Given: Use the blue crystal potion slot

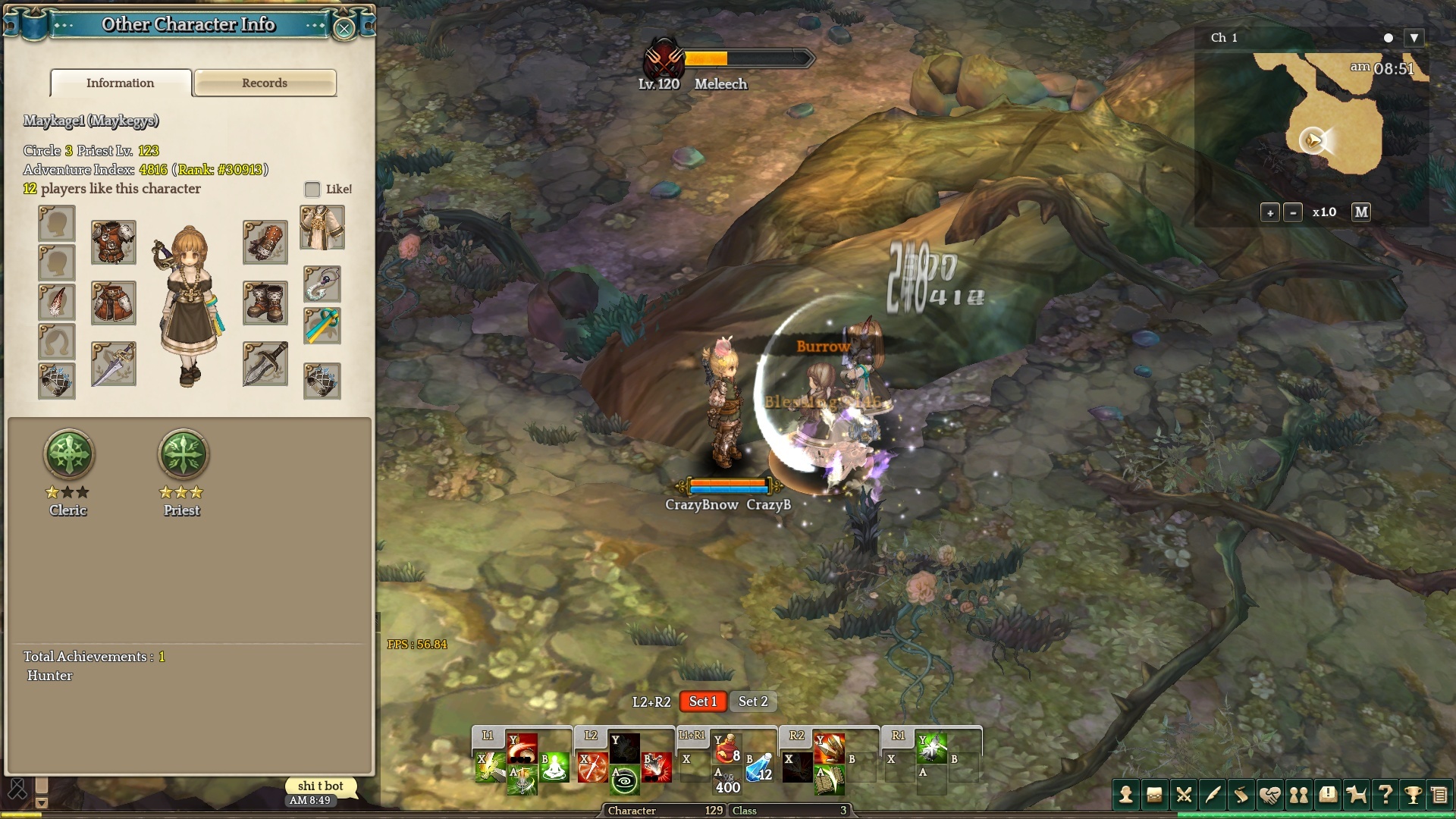Looking at the screenshot, I should (759, 767).
